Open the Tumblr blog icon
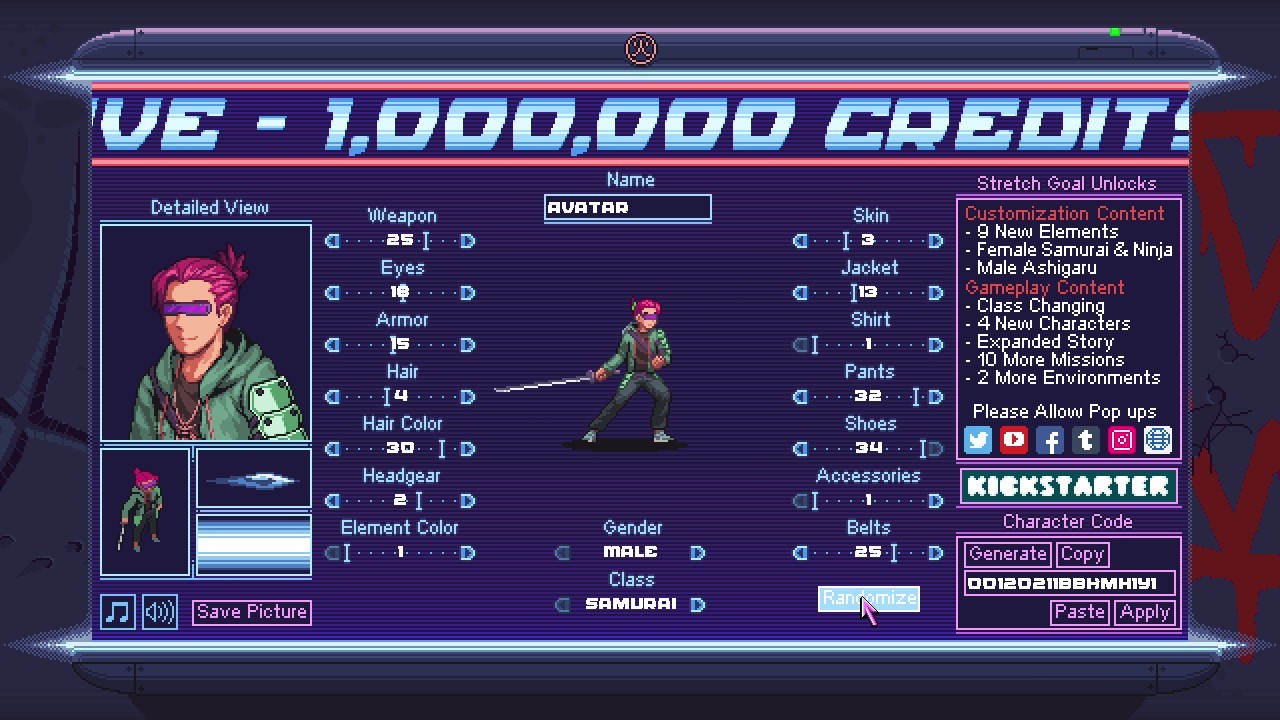 [1085, 440]
